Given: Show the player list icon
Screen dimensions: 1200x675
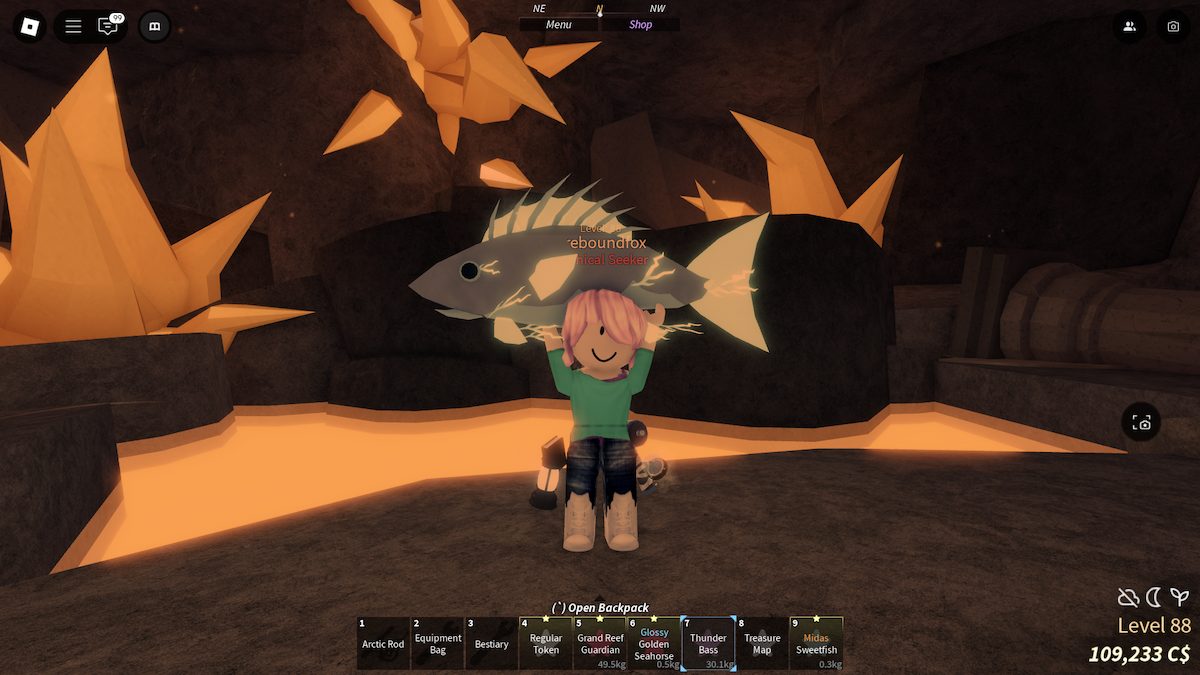Looking at the screenshot, I should (x=1129, y=26).
